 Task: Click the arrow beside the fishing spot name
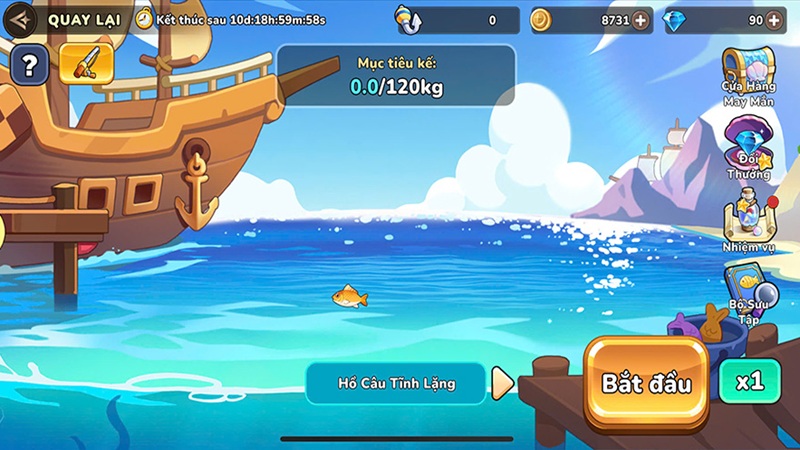(x=503, y=383)
